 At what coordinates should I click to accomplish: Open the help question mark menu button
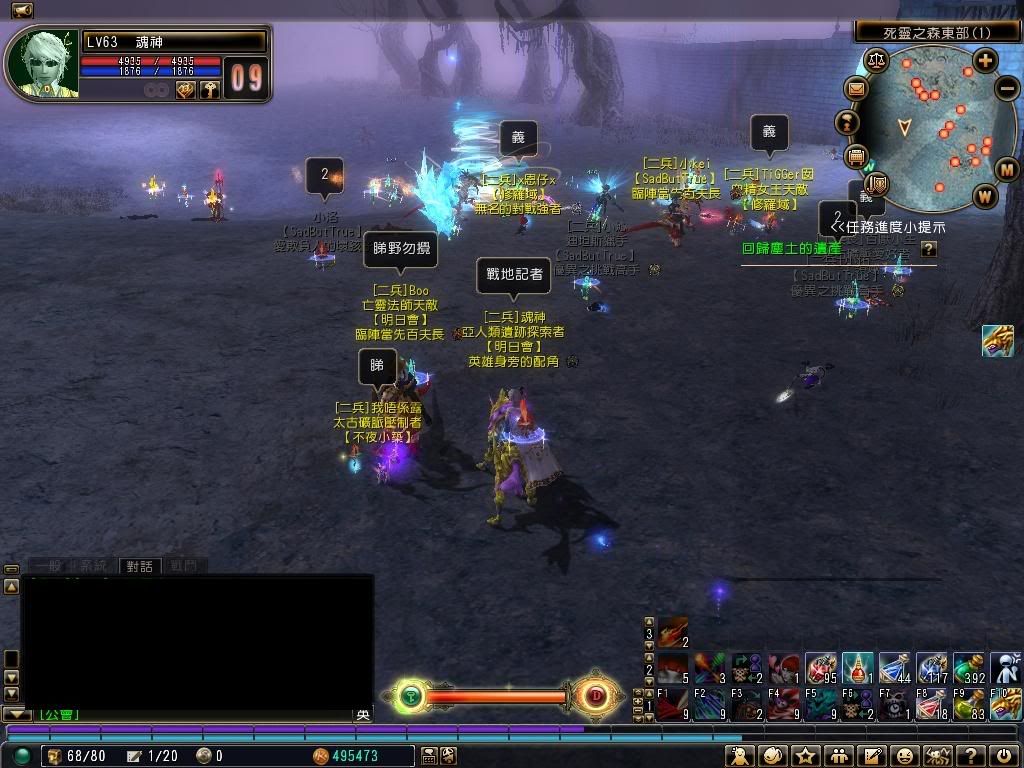[x=969, y=756]
